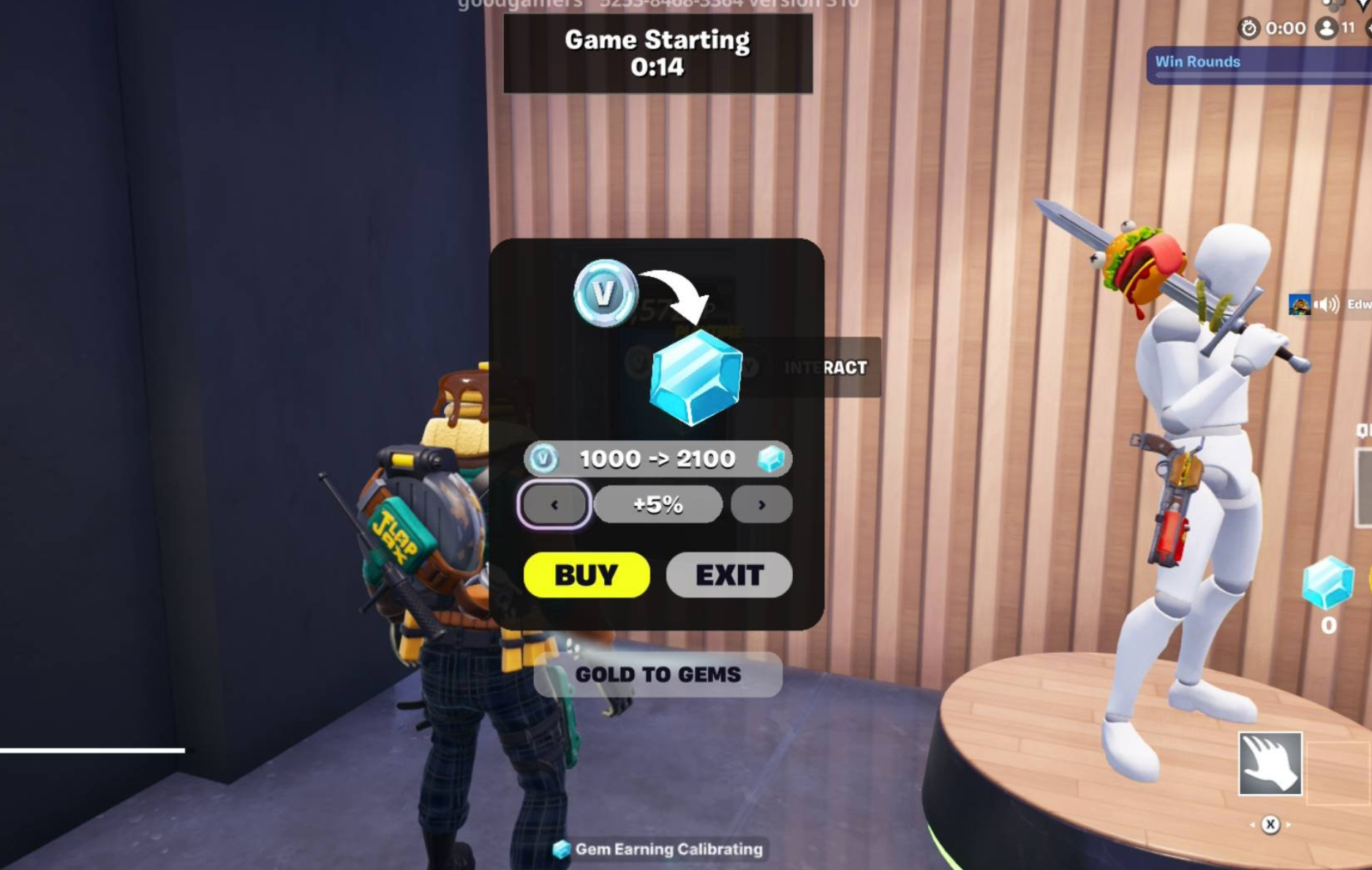Viewport: 1372px width, 870px height.
Task: Click the X keybind toggle button
Action: point(1270,825)
